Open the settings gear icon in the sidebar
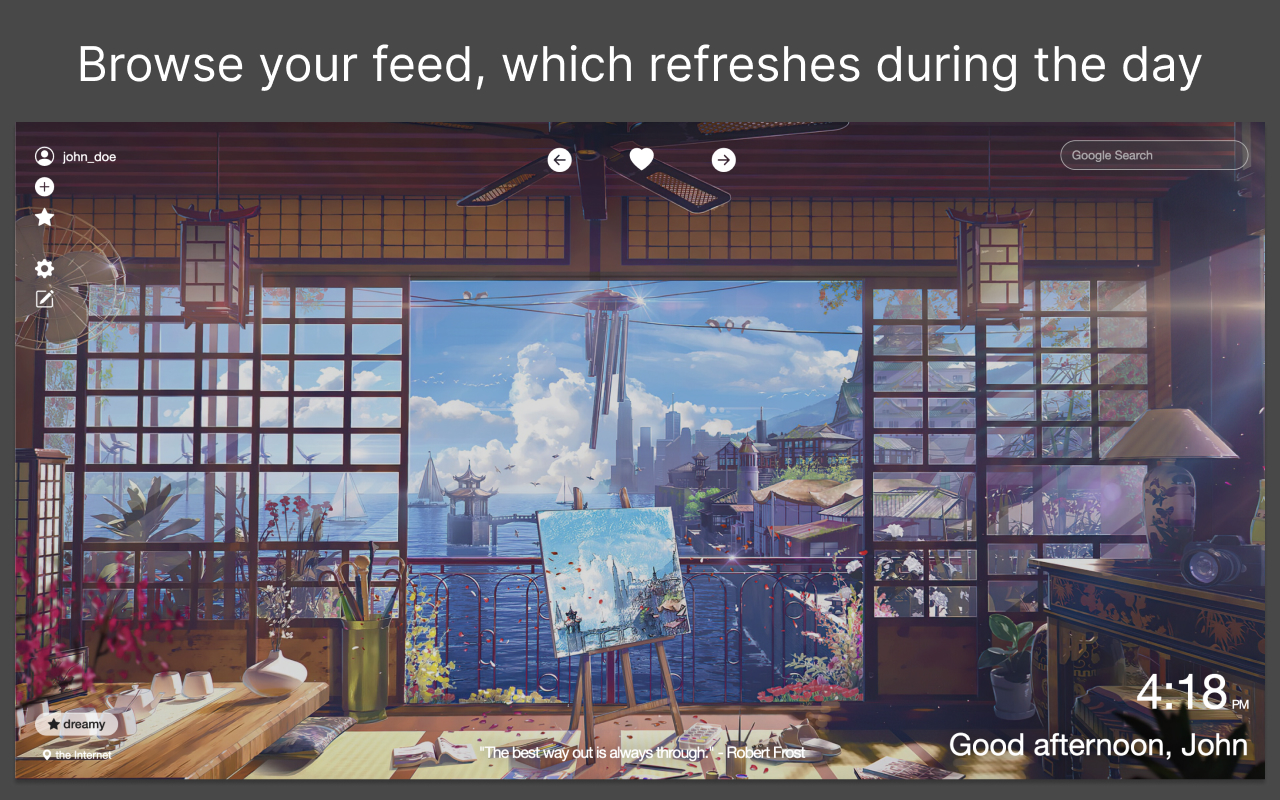The height and width of the screenshot is (800, 1280). (44, 268)
